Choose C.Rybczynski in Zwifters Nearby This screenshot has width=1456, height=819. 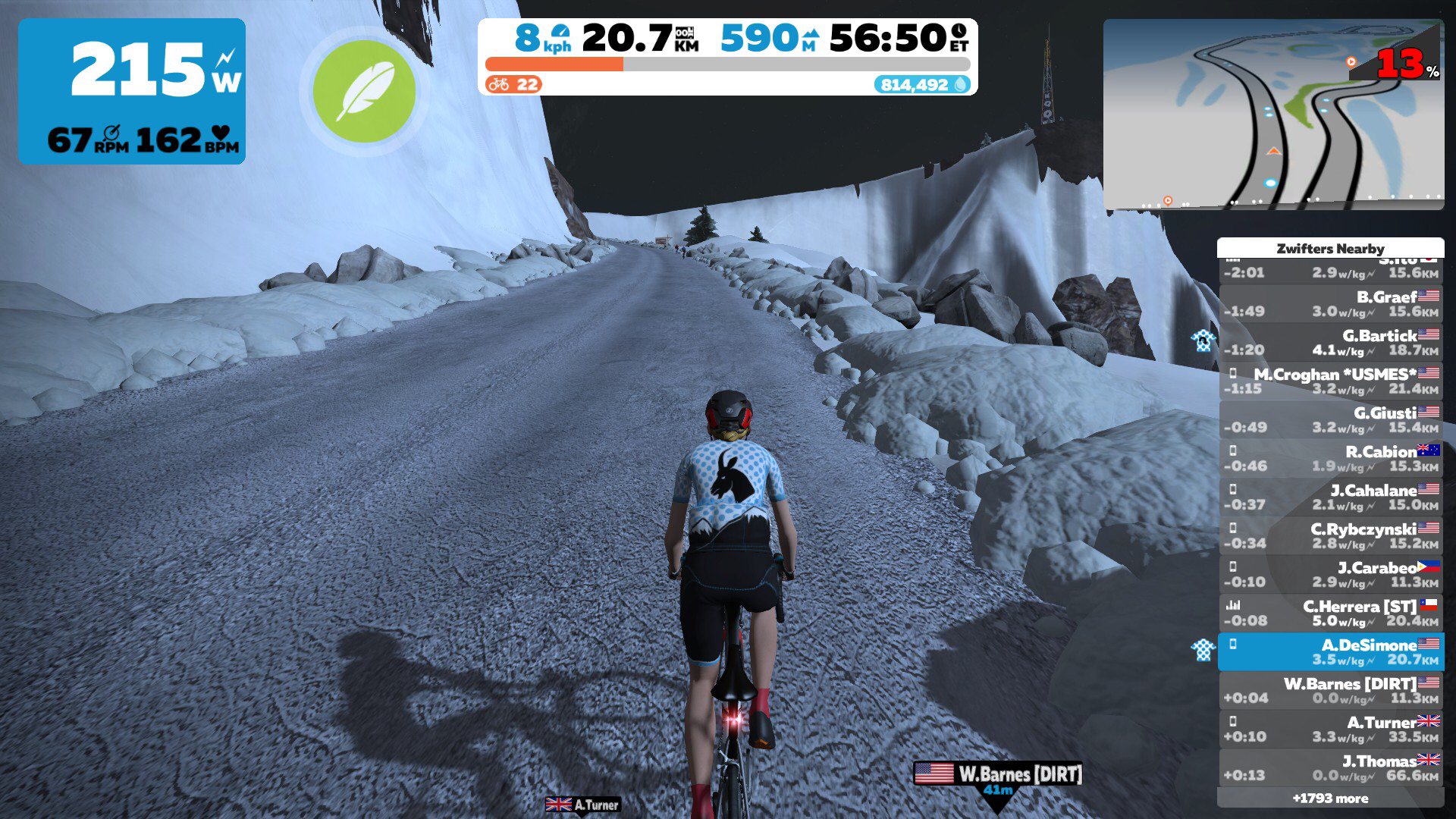(1331, 535)
